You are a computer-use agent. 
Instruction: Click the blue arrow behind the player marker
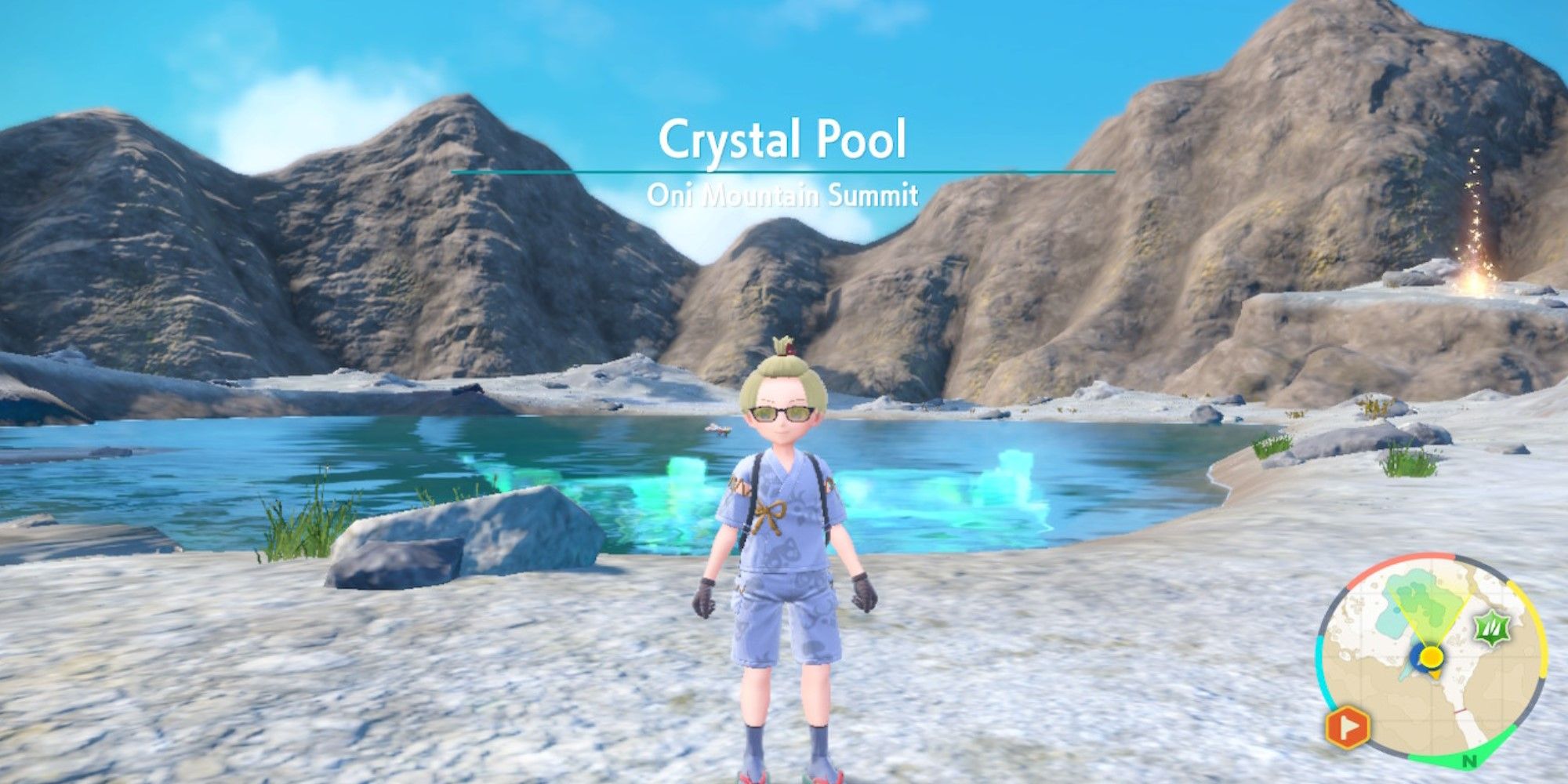(x=1416, y=661)
